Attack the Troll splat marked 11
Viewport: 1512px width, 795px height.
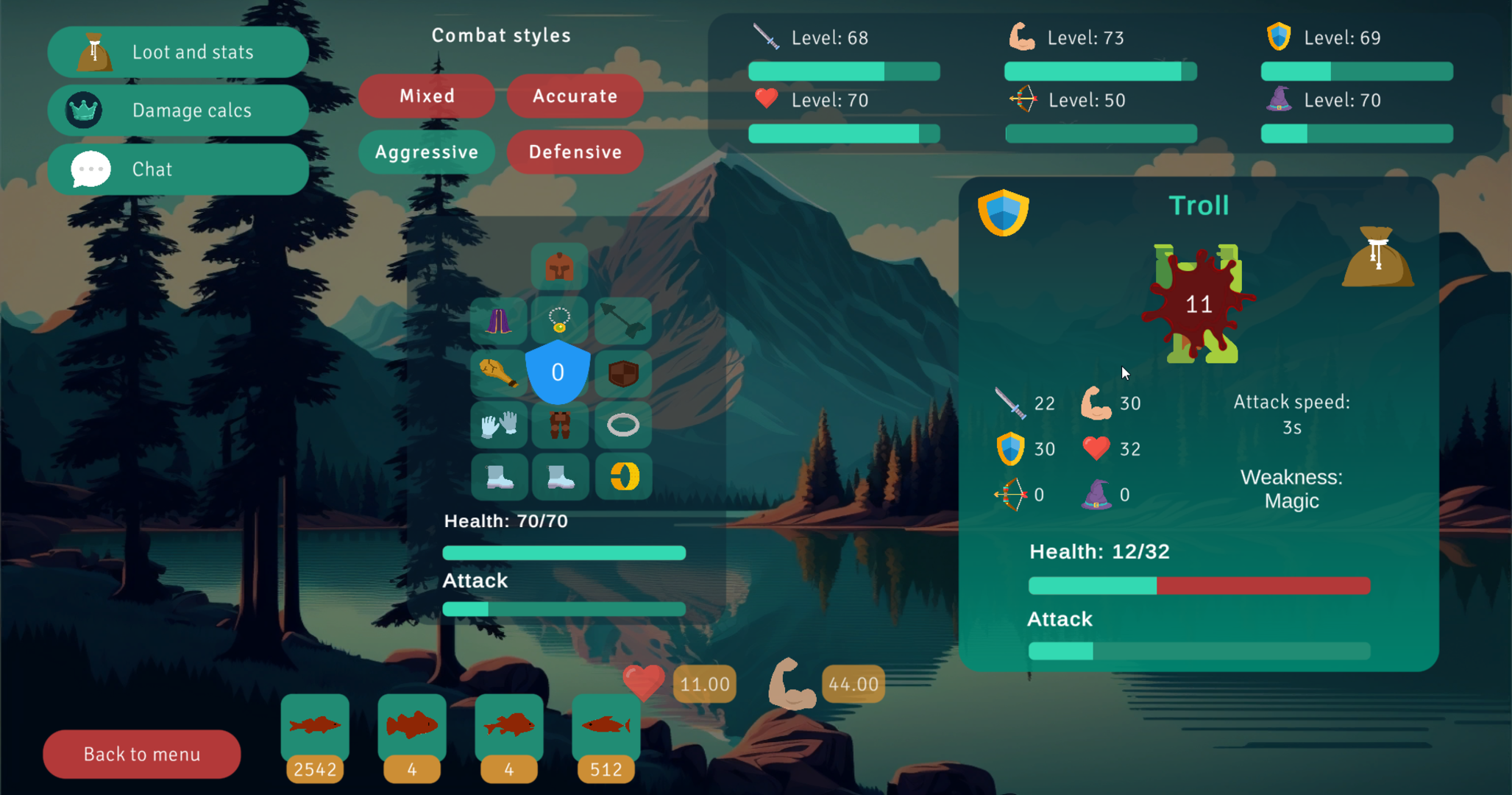tap(1198, 304)
